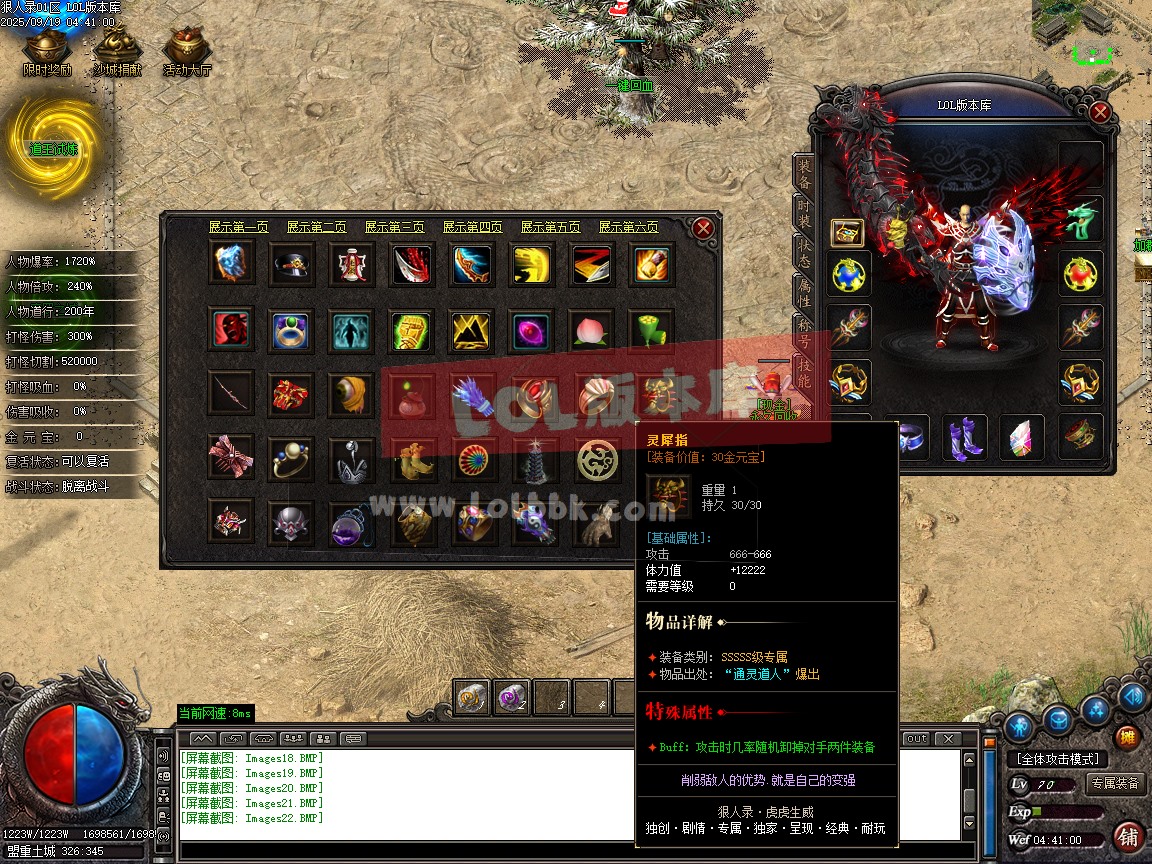
Task: Open the 专属装备 exclusive equipment button
Action: [1115, 783]
